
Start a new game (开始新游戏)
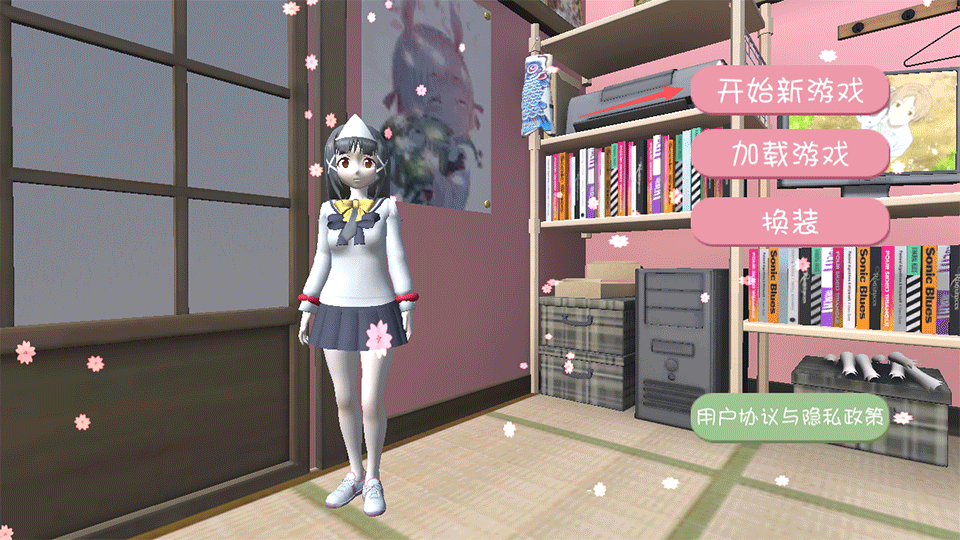tap(789, 91)
